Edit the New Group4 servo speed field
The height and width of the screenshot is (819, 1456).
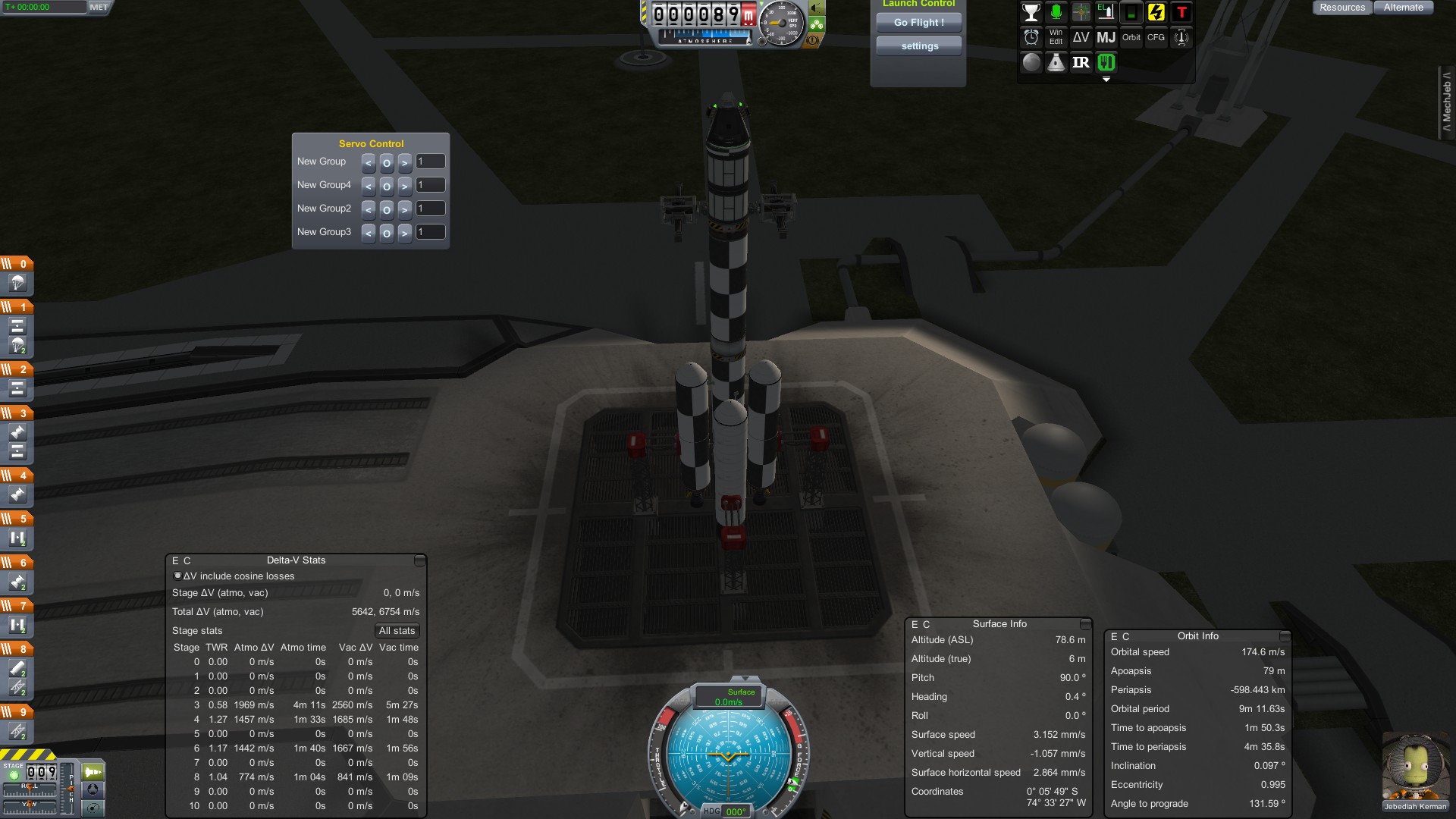[x=431, y=185]
